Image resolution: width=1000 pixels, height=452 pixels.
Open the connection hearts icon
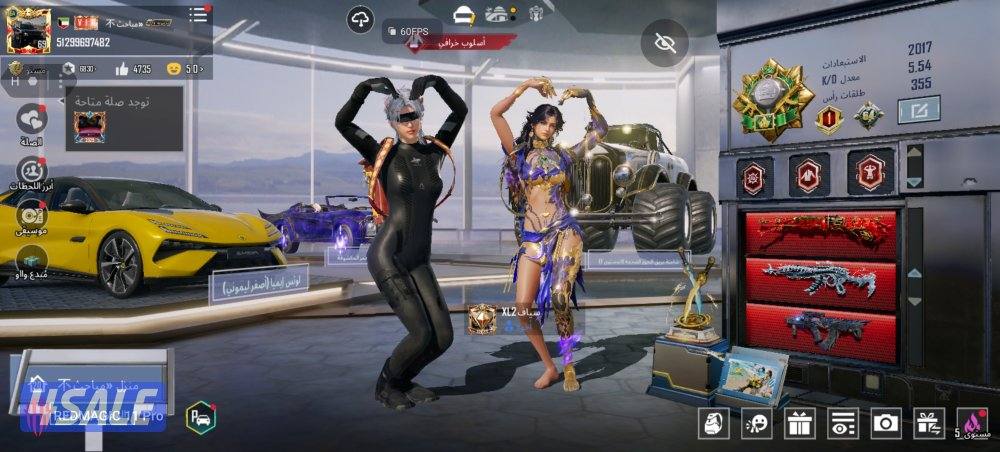[32, 120]
